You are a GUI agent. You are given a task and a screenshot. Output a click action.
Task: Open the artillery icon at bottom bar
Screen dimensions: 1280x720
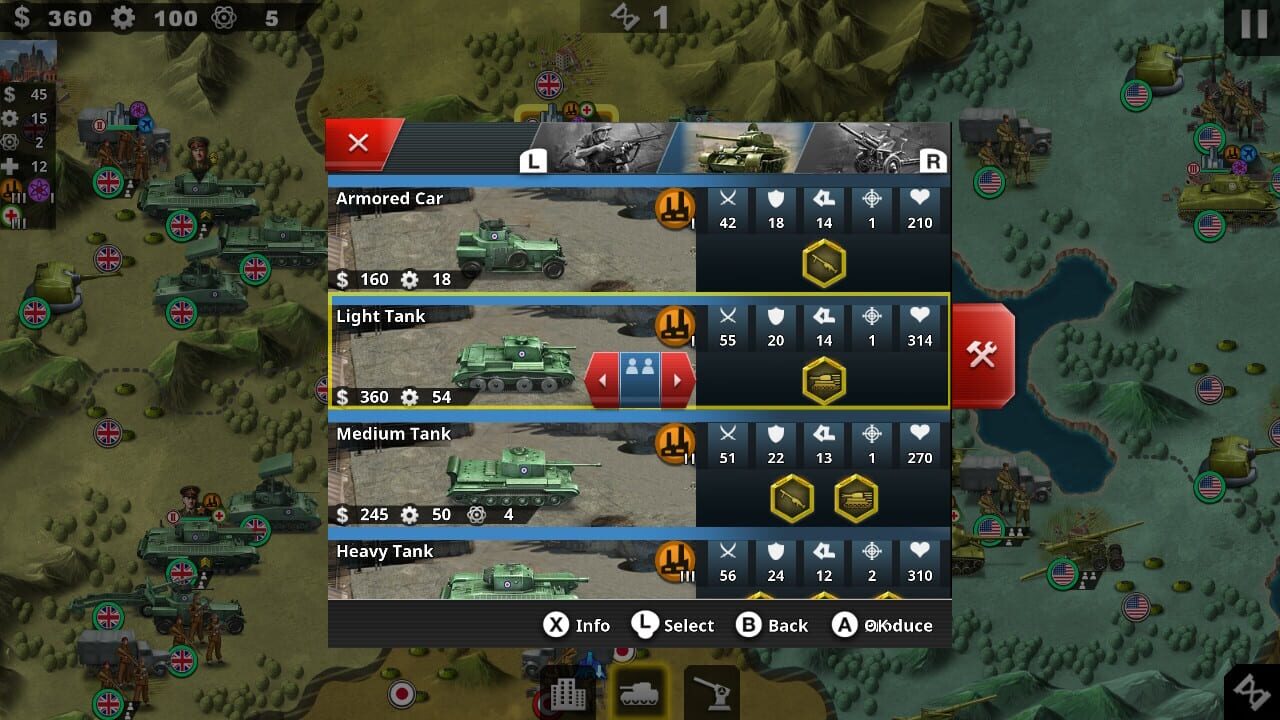pyautogui.click(x=710, y=695)
